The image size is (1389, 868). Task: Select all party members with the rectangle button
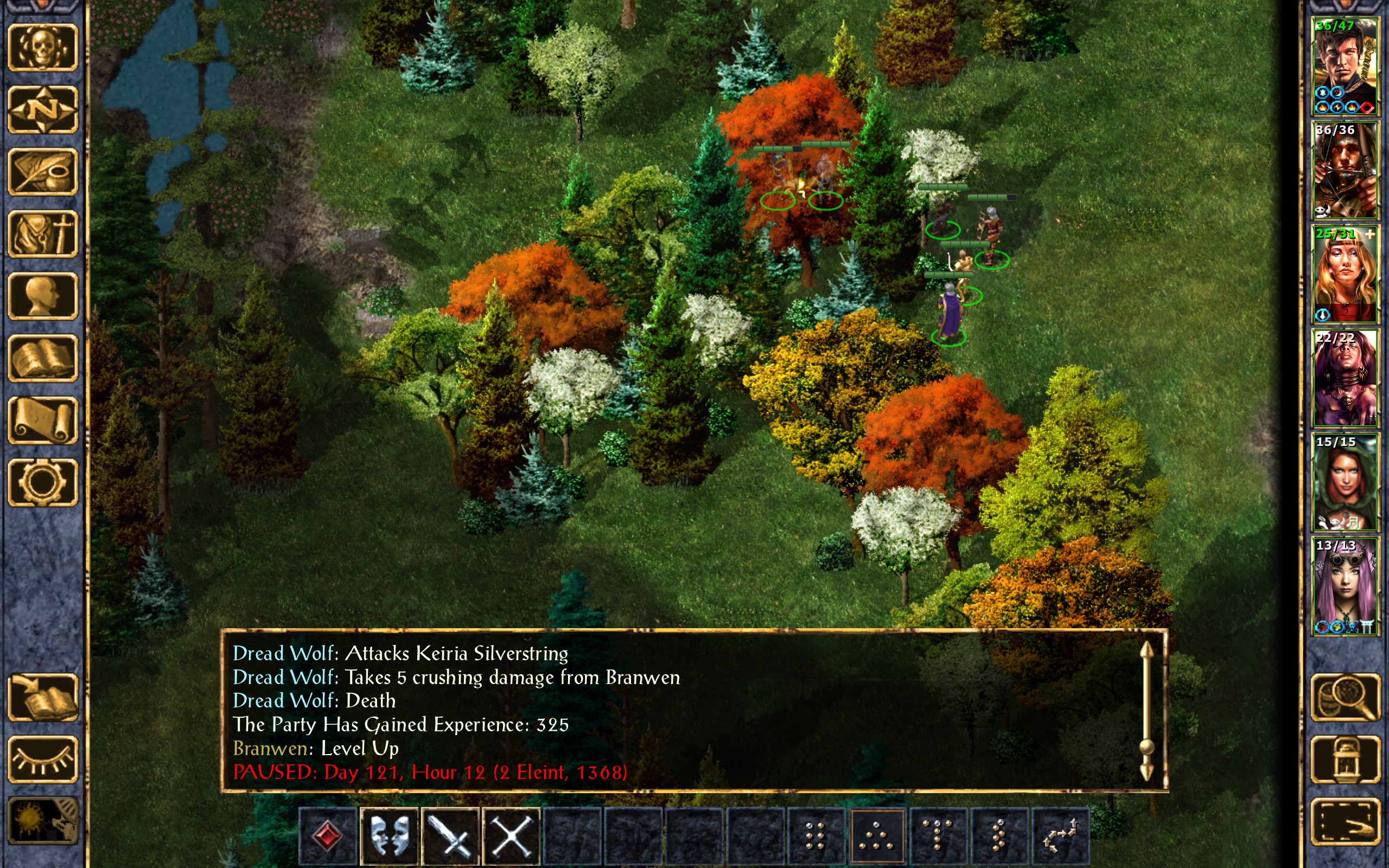coord(1345,821)
